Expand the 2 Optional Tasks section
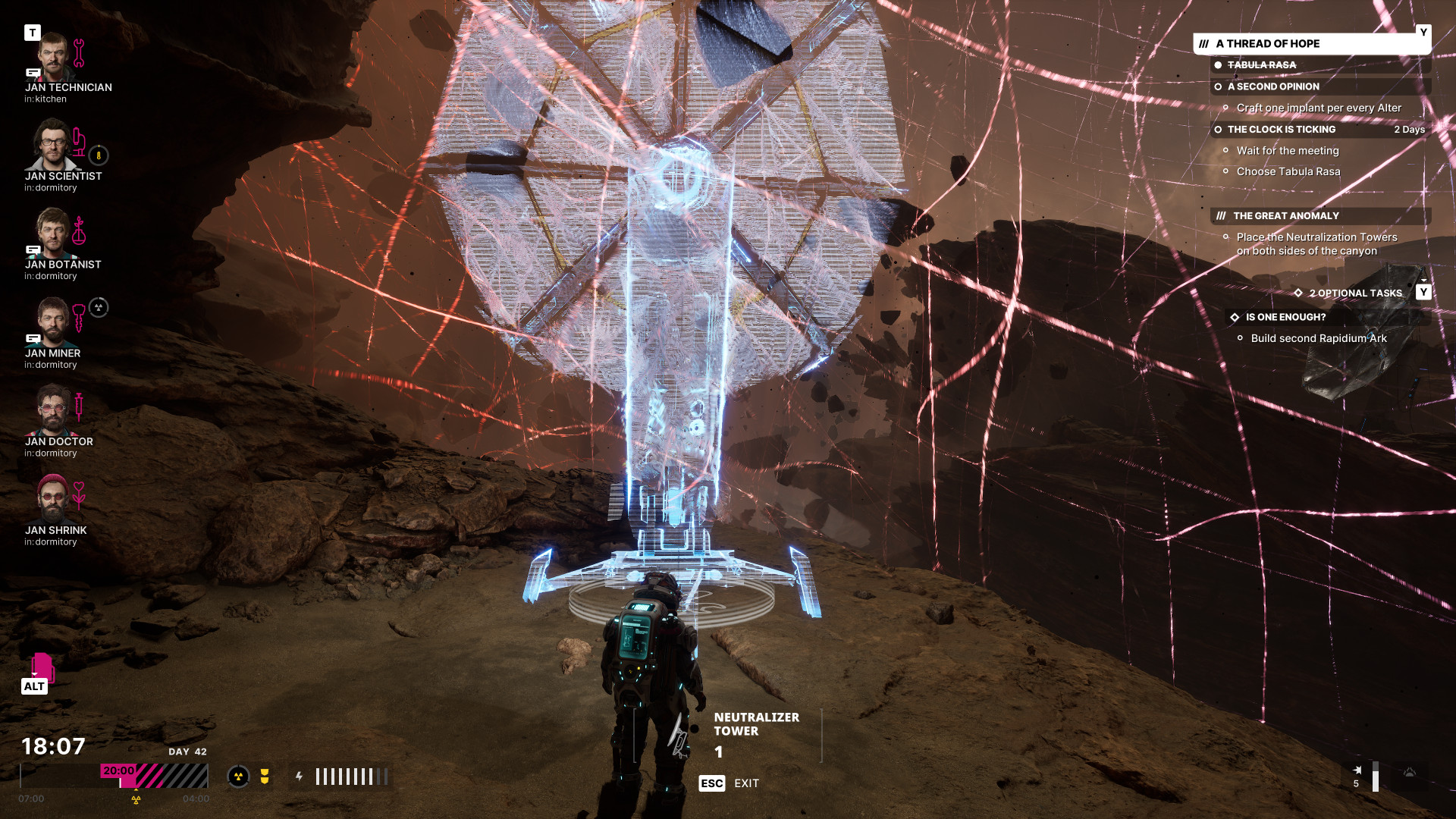This screenshot has width=1456, height=819. coord(1355,293)
